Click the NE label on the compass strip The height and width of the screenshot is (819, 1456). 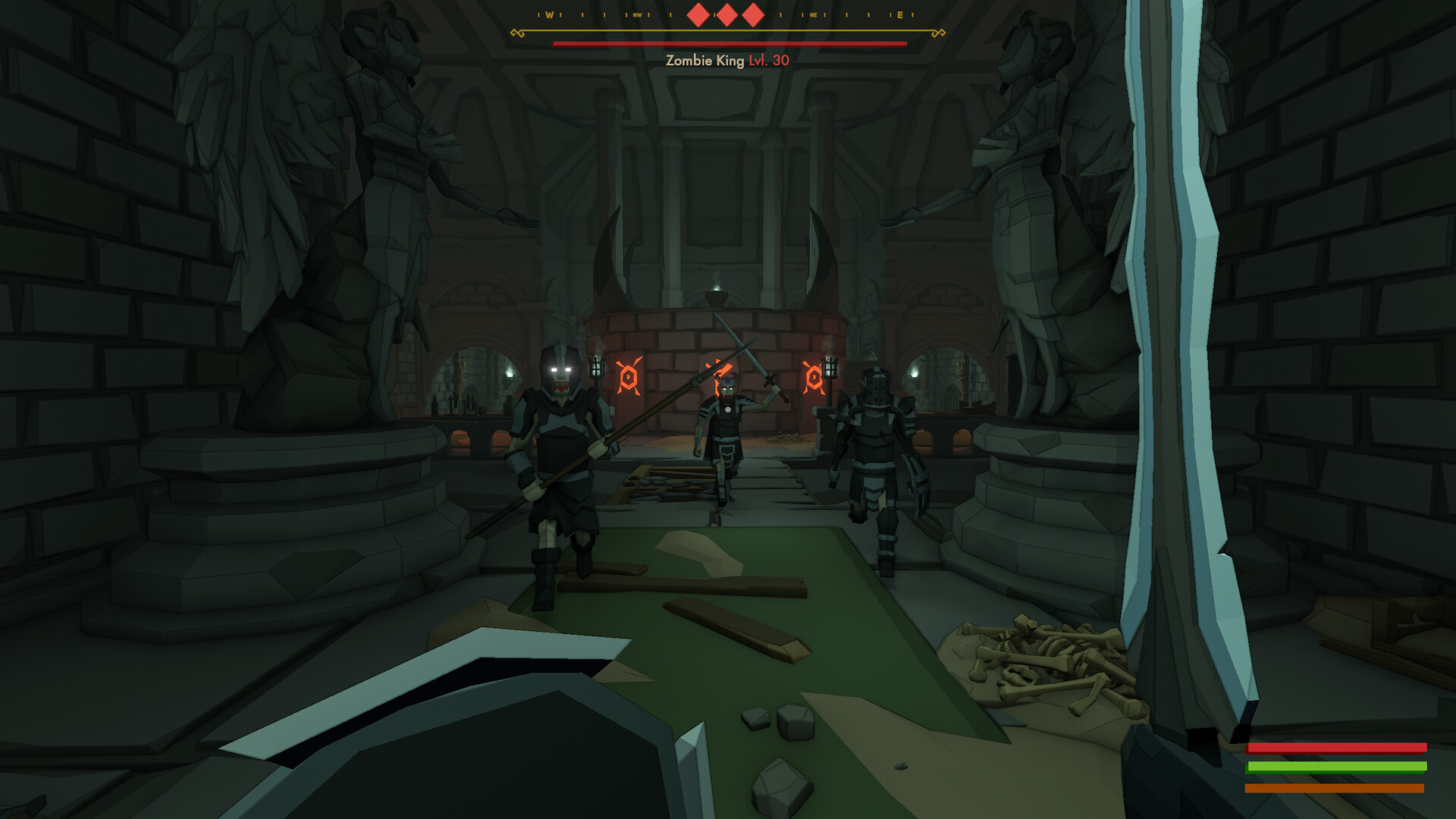point(814,14)
